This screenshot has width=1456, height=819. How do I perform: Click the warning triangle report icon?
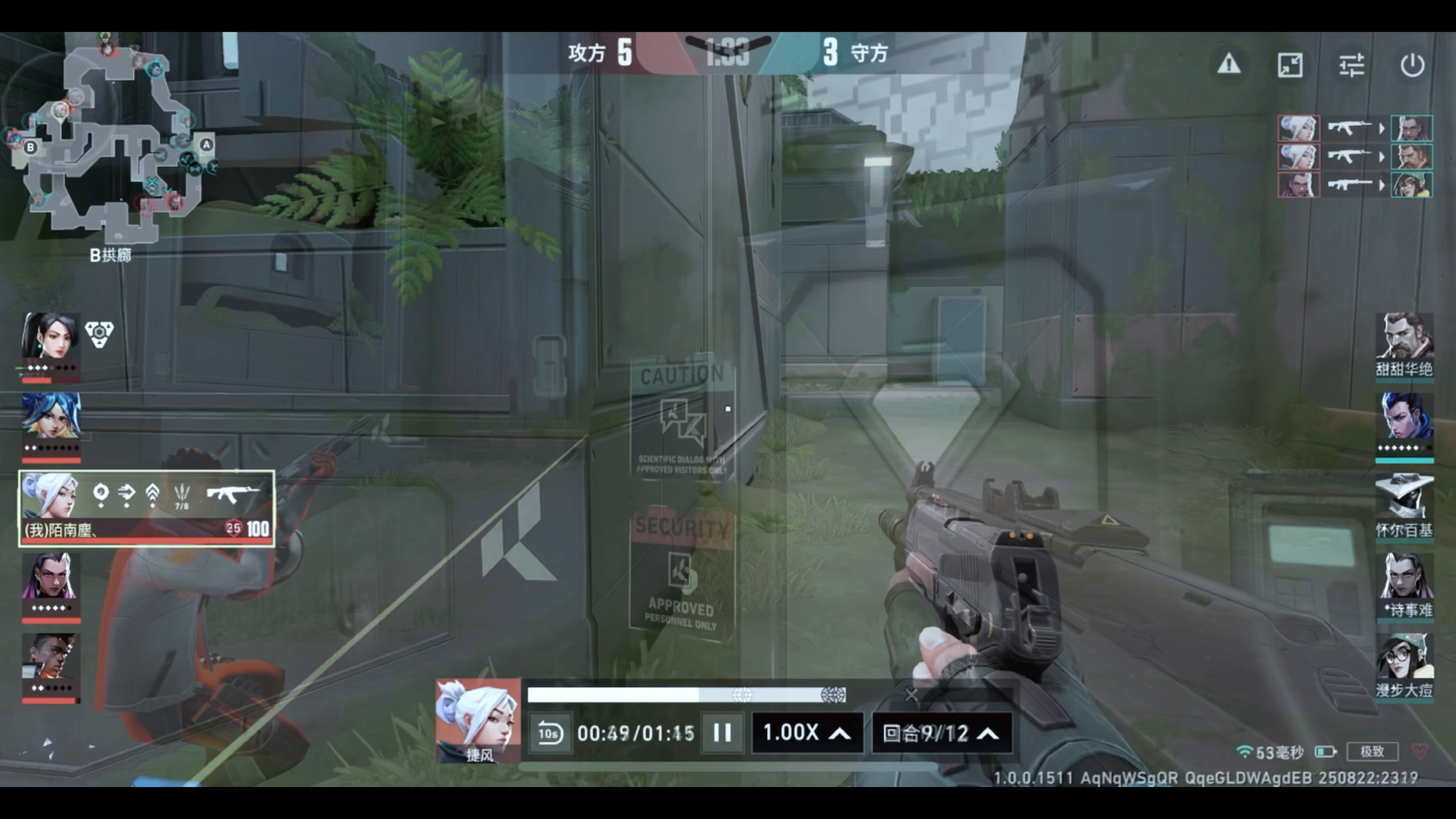click(x=1229, y=64)
